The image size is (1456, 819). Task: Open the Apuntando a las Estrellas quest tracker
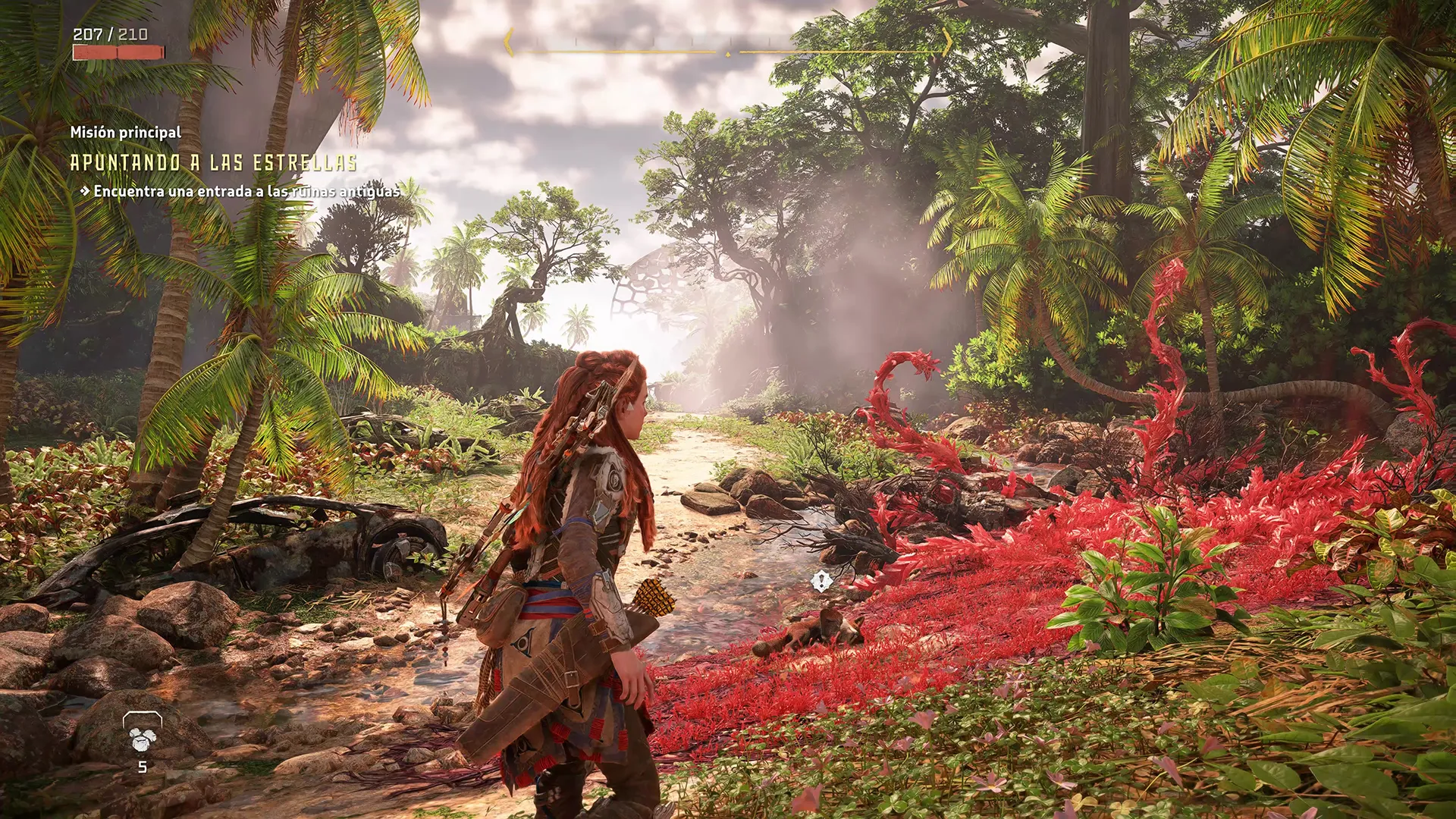213,162
